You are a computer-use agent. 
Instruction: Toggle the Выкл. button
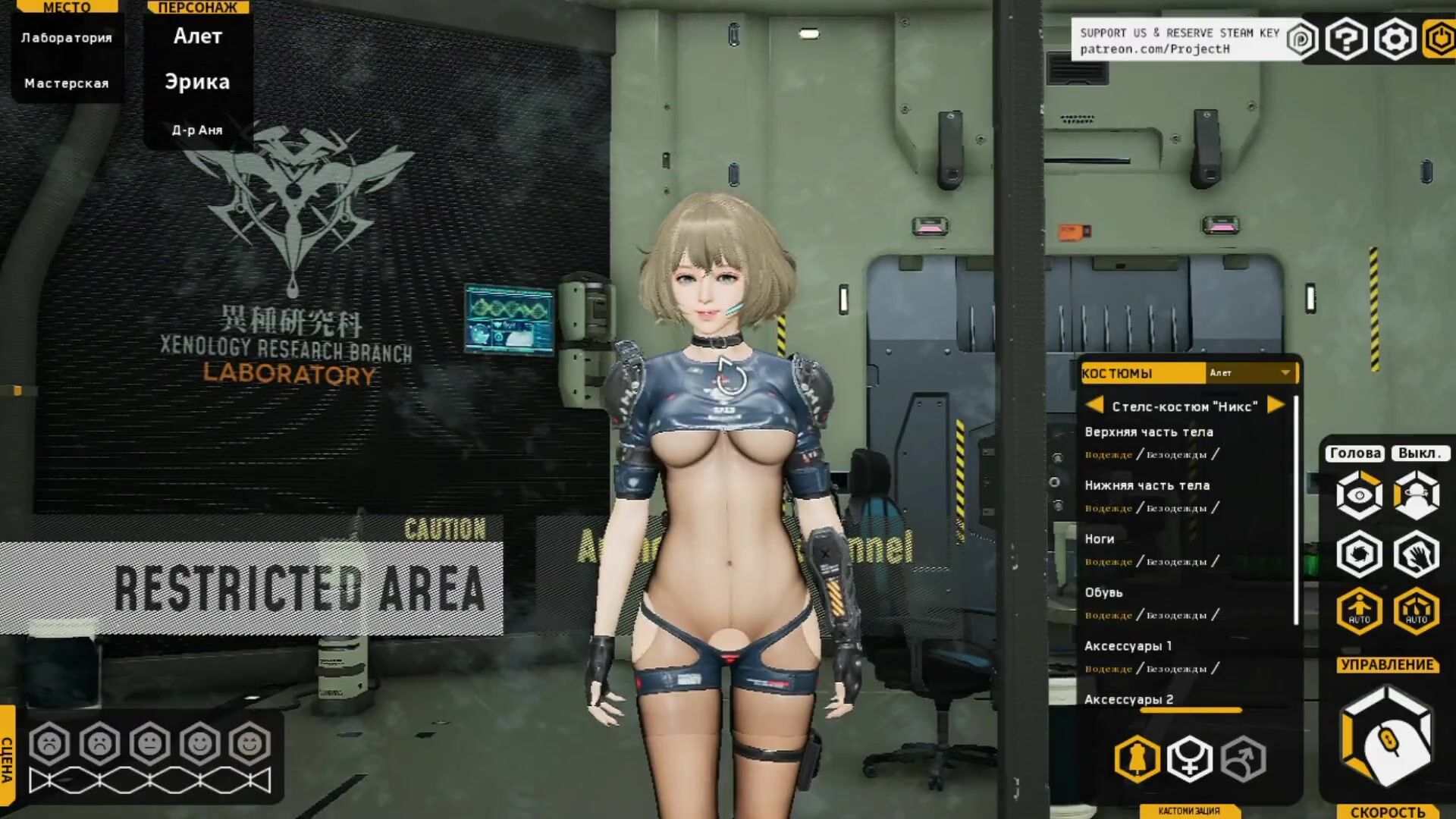[x=1419, y=453]
